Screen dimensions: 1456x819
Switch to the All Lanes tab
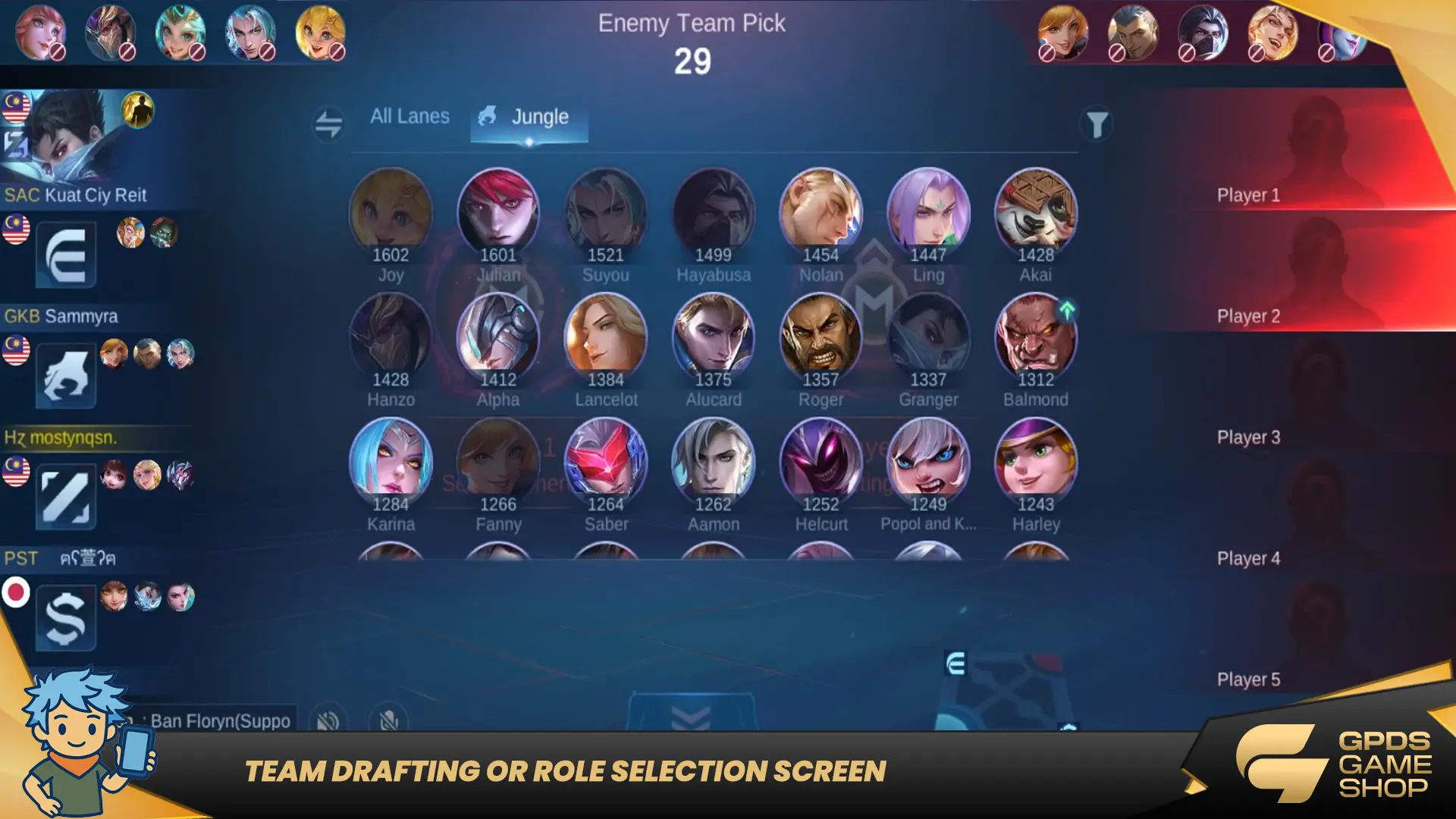(409, 117)
